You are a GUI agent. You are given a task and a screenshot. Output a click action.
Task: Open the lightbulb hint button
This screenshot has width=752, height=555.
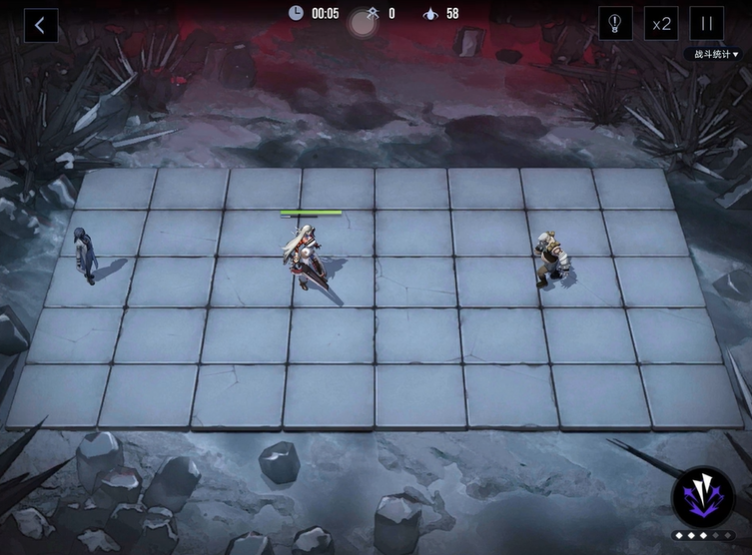coord(615,24)
